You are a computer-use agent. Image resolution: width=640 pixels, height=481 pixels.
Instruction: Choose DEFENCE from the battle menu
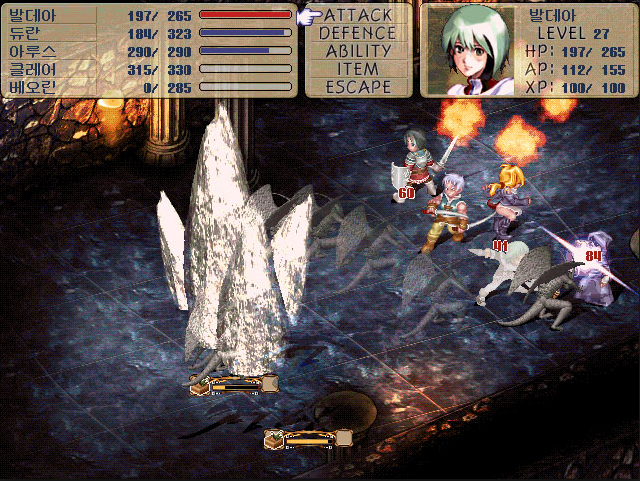coord(358,33)
